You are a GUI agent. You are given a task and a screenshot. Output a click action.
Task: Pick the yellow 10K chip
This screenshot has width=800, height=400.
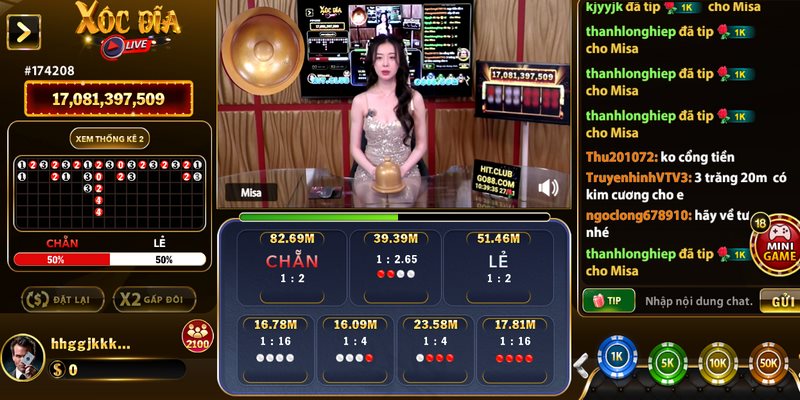[x=716, y=364]
